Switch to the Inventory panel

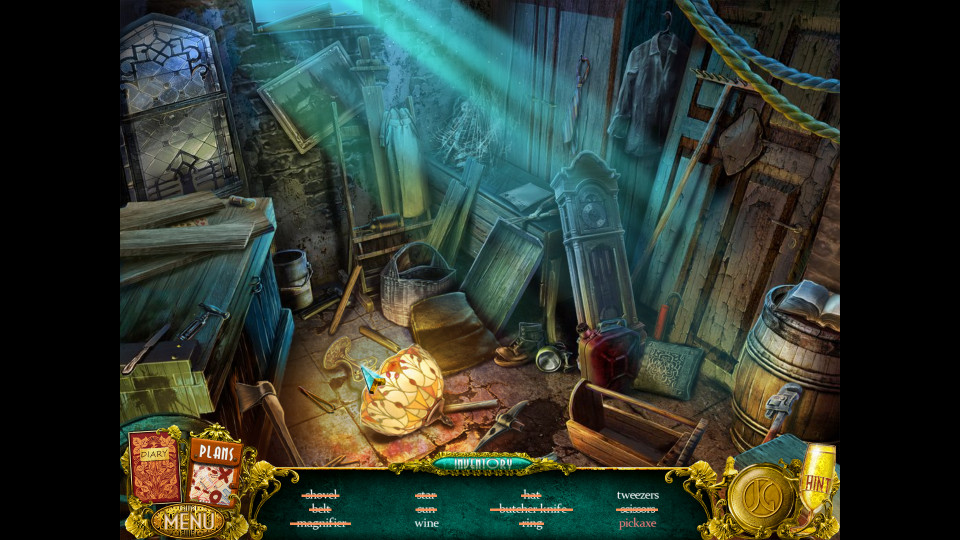(483, 463)
